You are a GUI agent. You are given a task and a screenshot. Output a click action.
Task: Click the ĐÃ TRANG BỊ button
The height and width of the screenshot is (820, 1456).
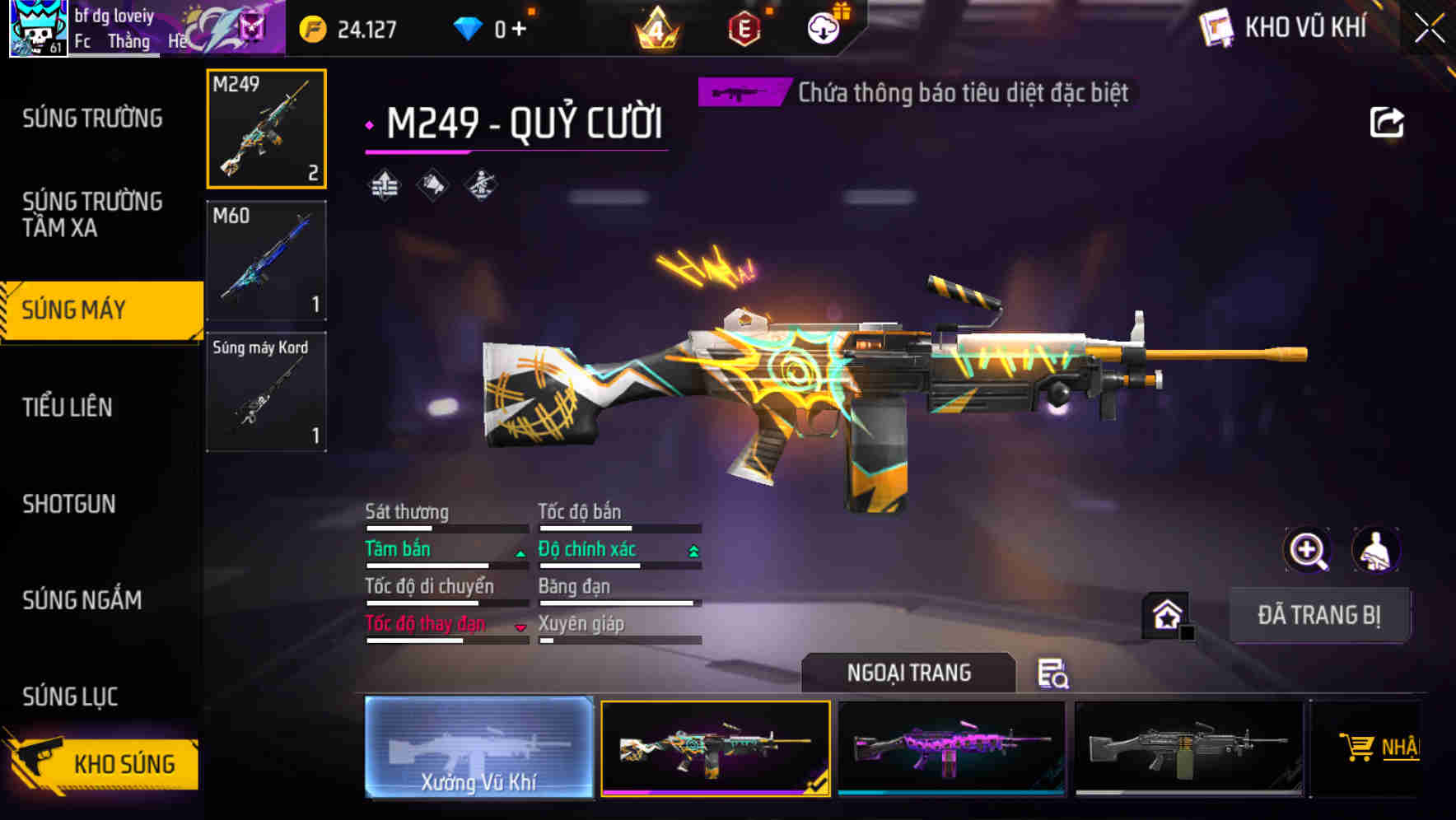[1320, 614]
